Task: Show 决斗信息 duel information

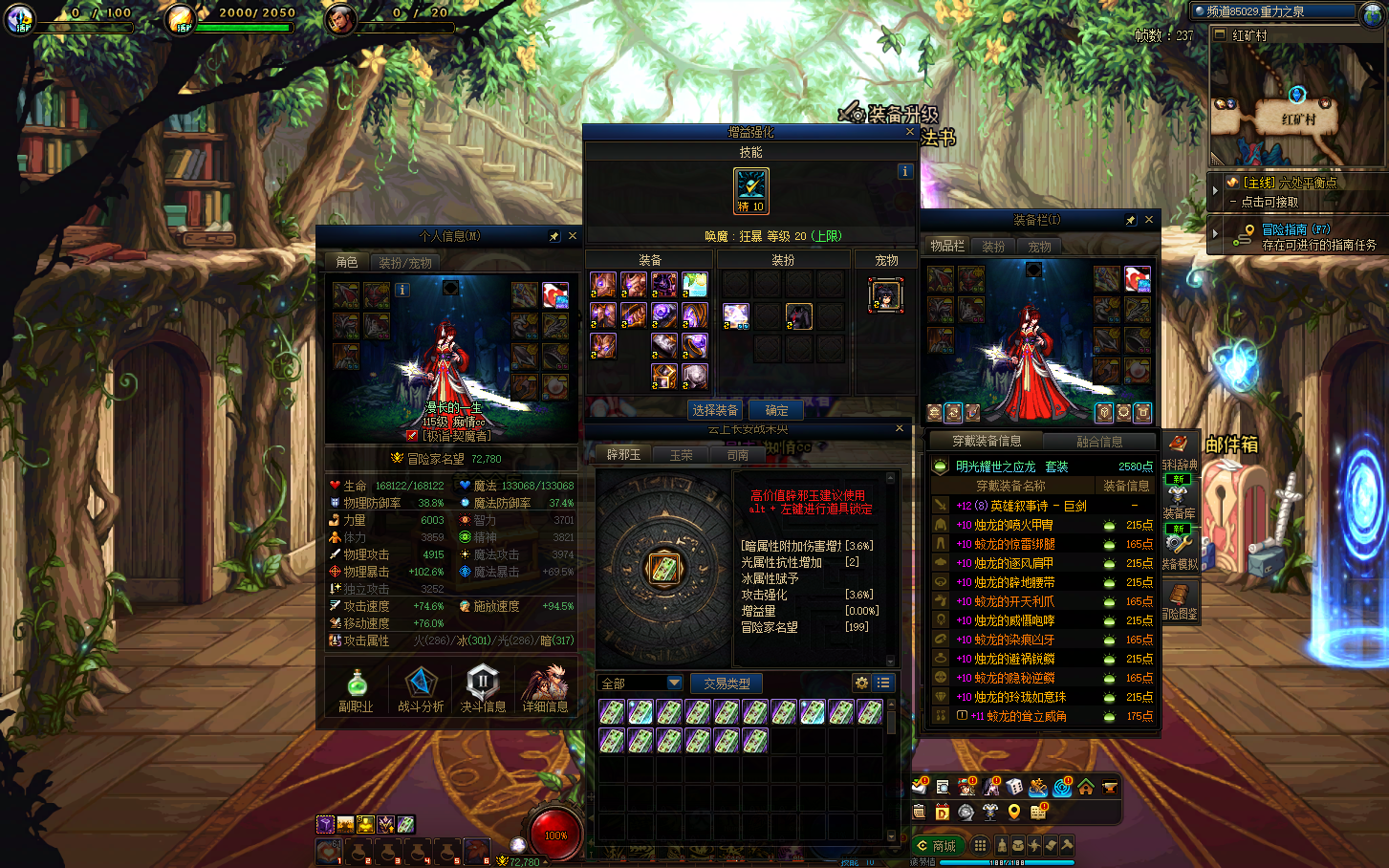Action: [x=483, y=689]
